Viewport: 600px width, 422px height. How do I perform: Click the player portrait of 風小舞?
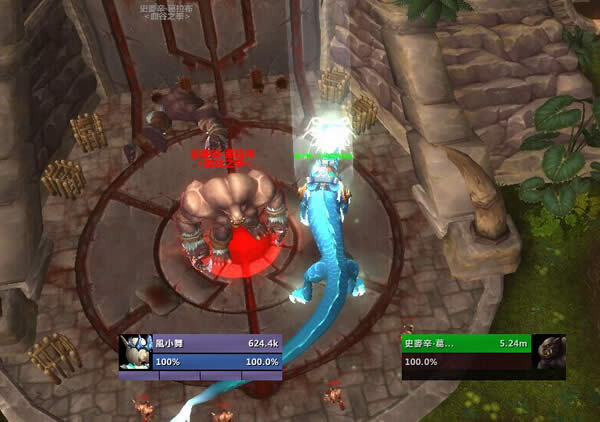[136, 352]
